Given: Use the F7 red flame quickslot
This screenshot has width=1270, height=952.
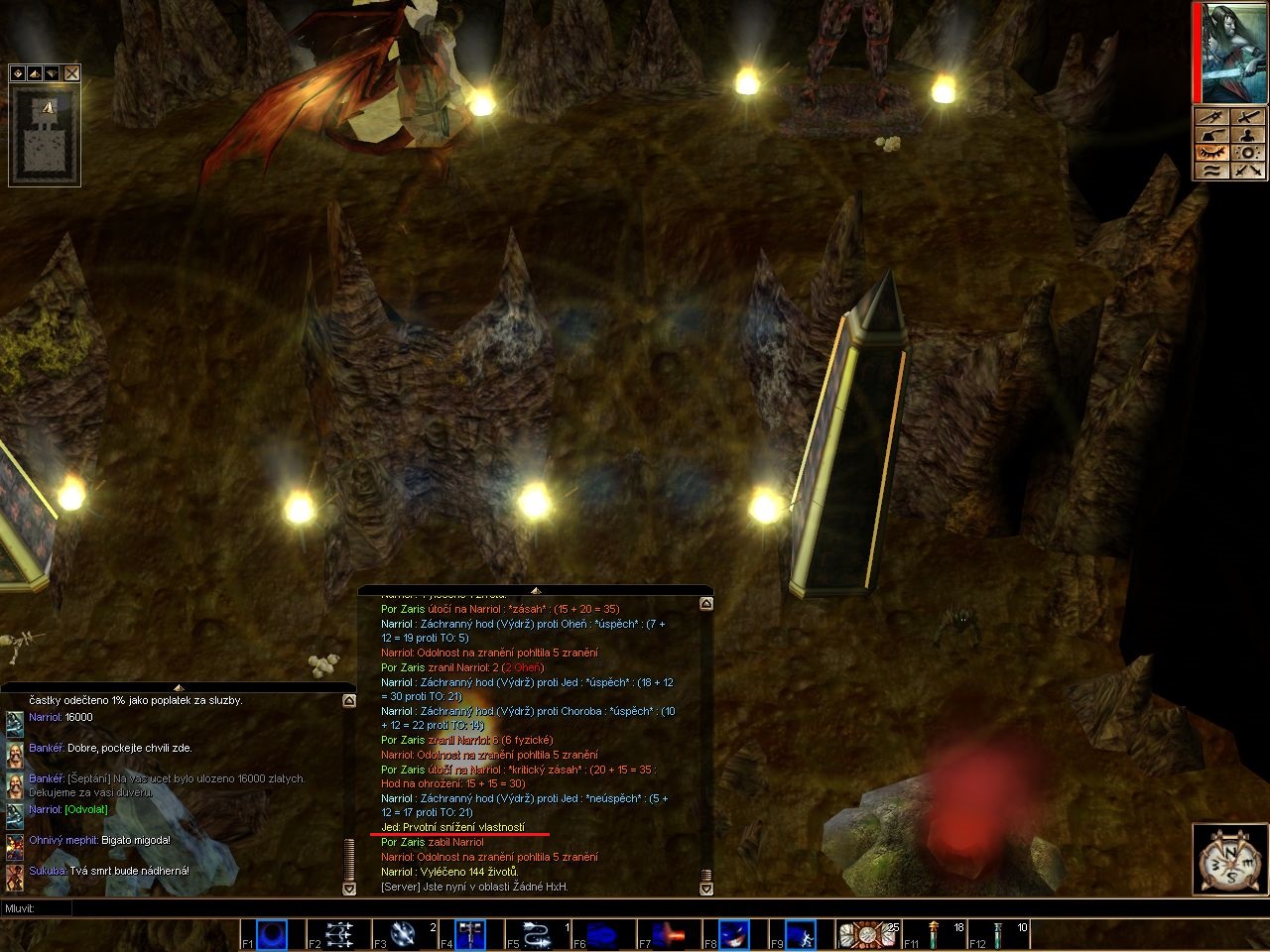Looking at the screenshot, I should 669,934.
